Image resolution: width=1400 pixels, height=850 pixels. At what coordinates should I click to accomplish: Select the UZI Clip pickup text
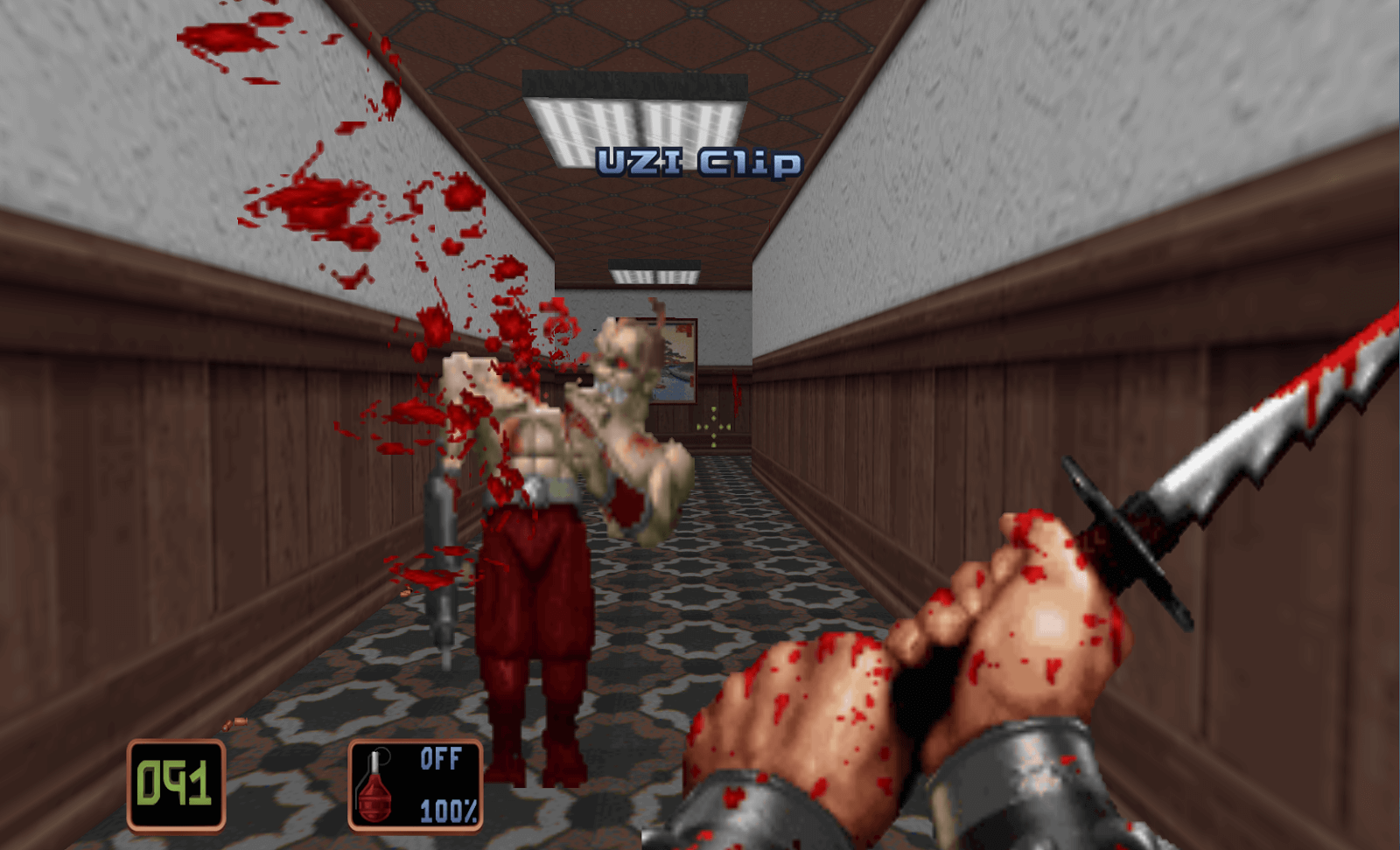tap(700, 159)
